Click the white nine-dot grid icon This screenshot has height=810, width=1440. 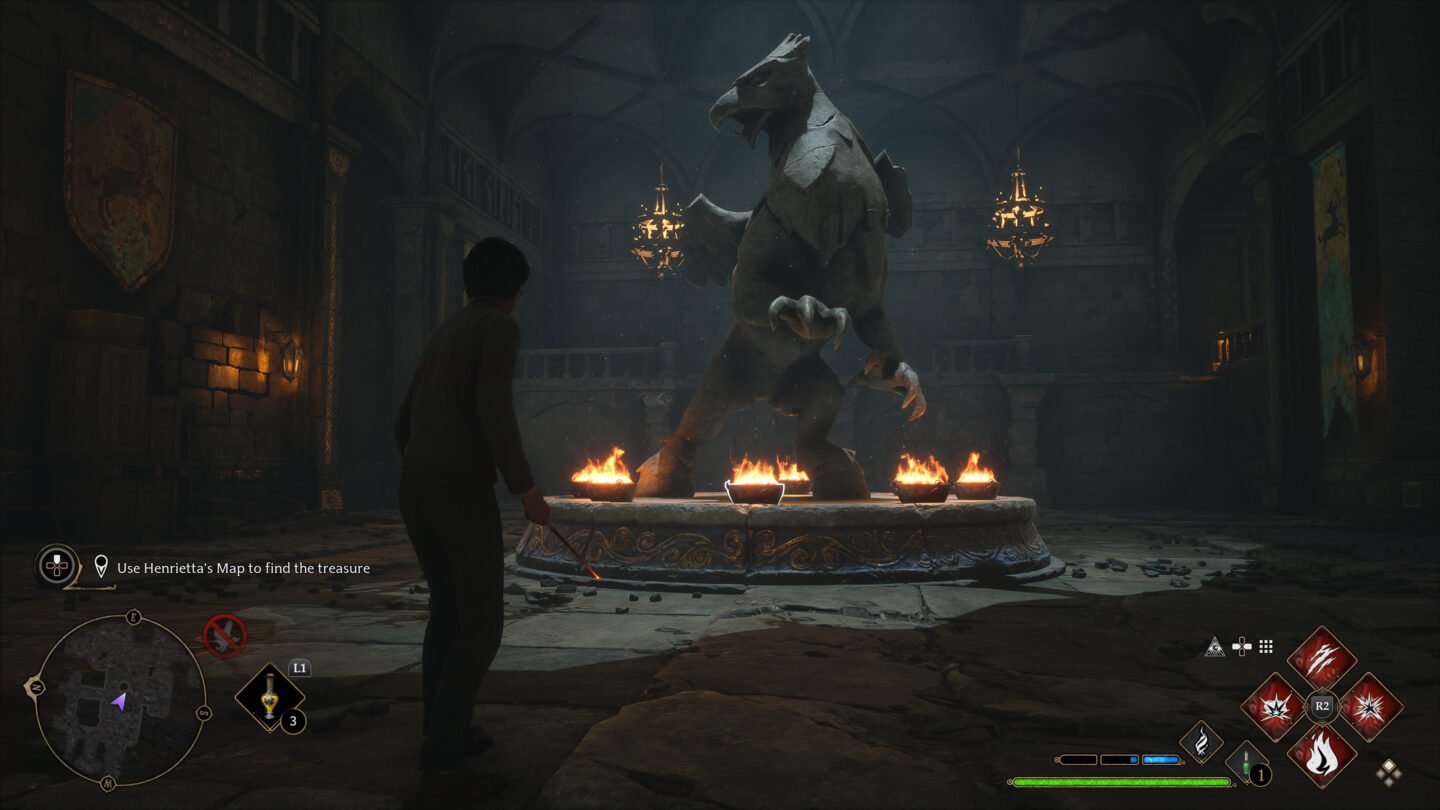1266,647
